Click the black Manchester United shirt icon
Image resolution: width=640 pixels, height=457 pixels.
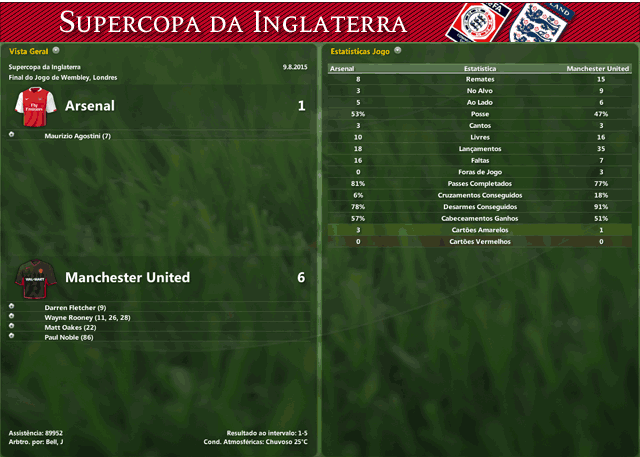[x=33, y=276]
